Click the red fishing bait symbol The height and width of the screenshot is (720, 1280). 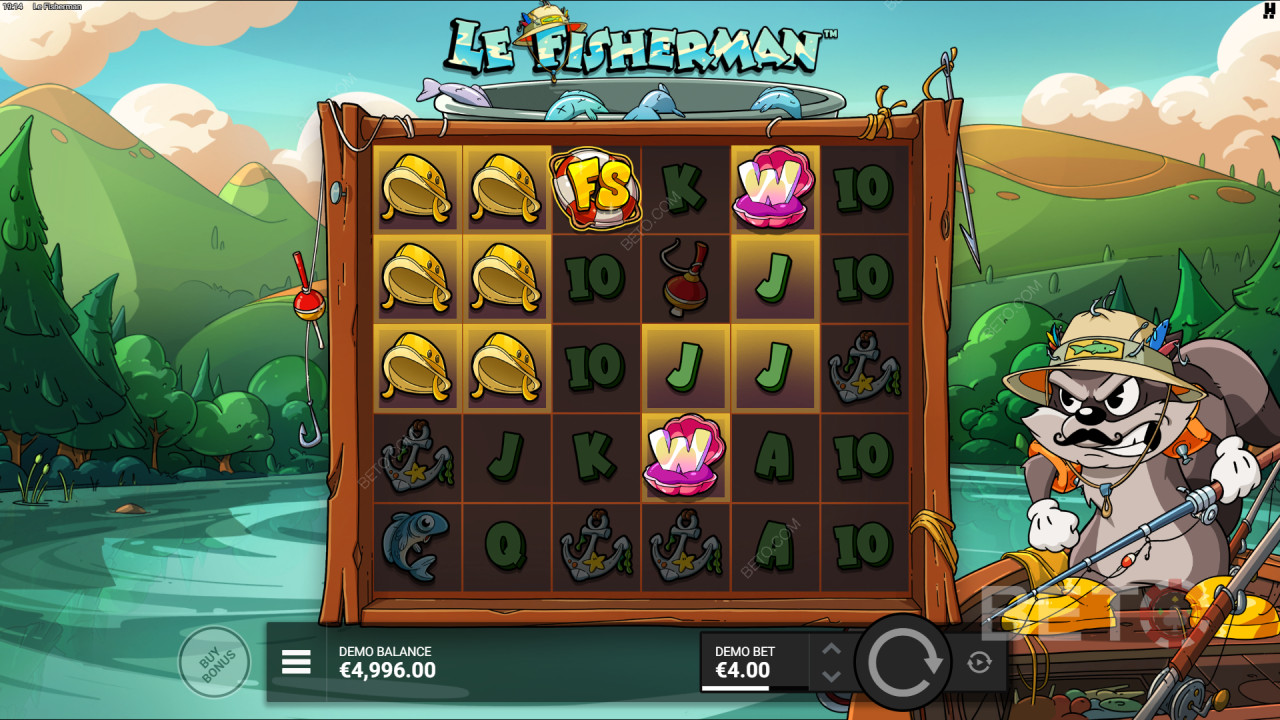684,277
